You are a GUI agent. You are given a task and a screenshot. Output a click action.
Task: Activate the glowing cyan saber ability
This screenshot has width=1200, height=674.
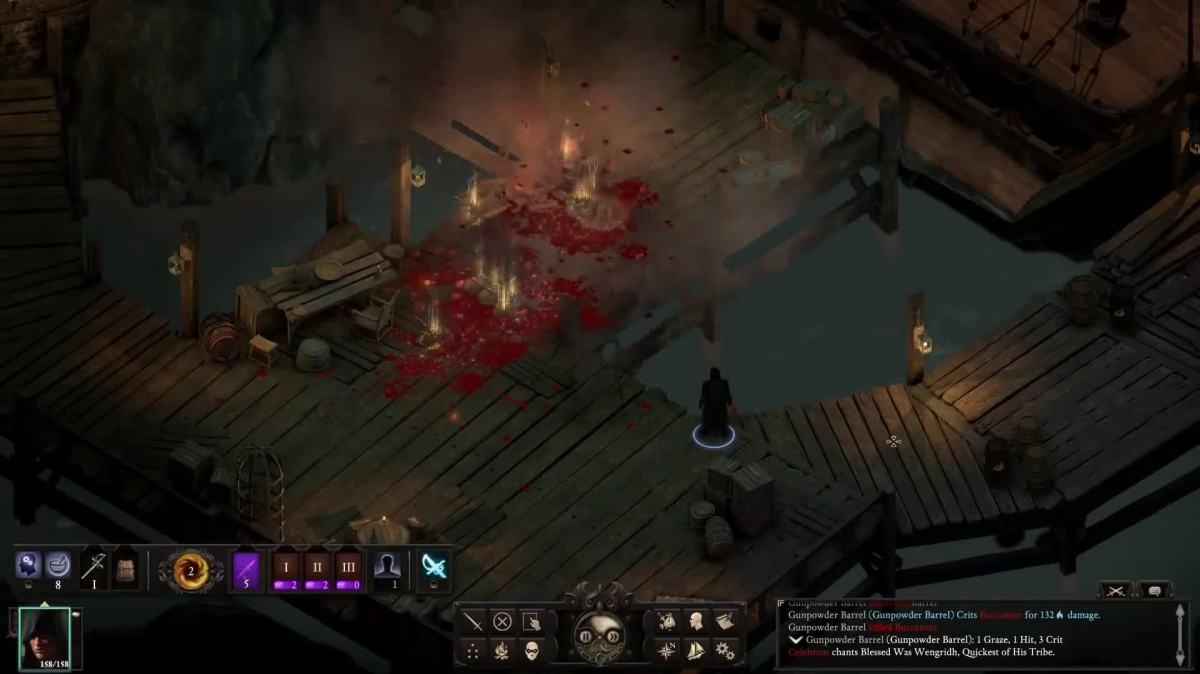pyautogui.click(x=434, y=567)
